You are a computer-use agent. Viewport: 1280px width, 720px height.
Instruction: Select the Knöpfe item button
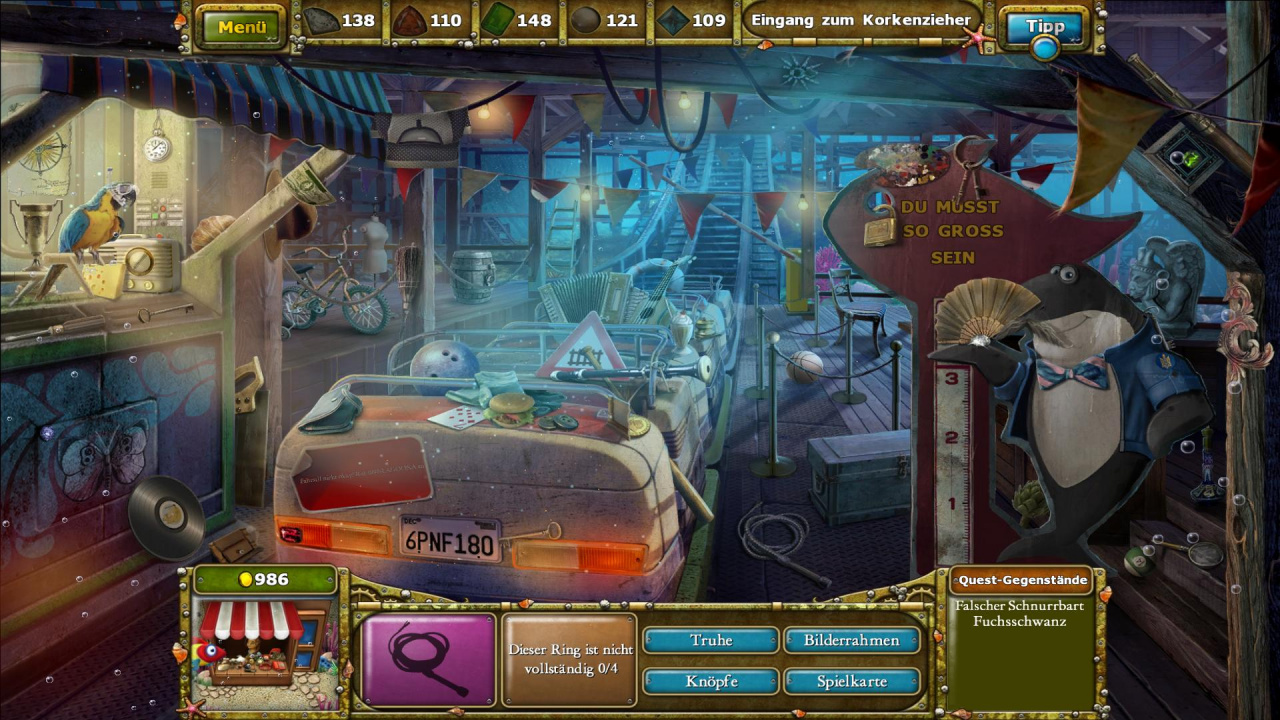click(x=710, y=681)
